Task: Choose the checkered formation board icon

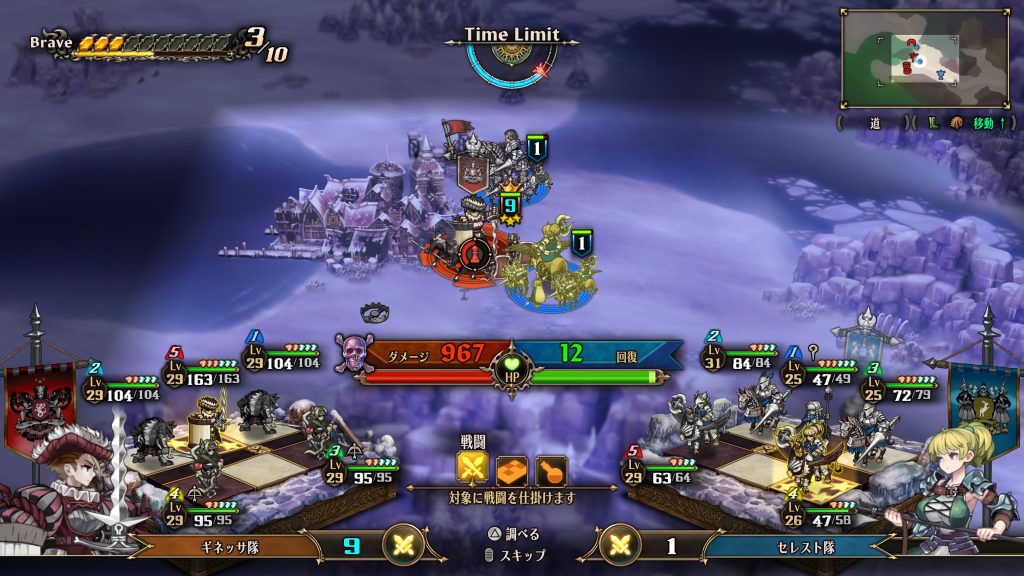Action: coord(511,470)
